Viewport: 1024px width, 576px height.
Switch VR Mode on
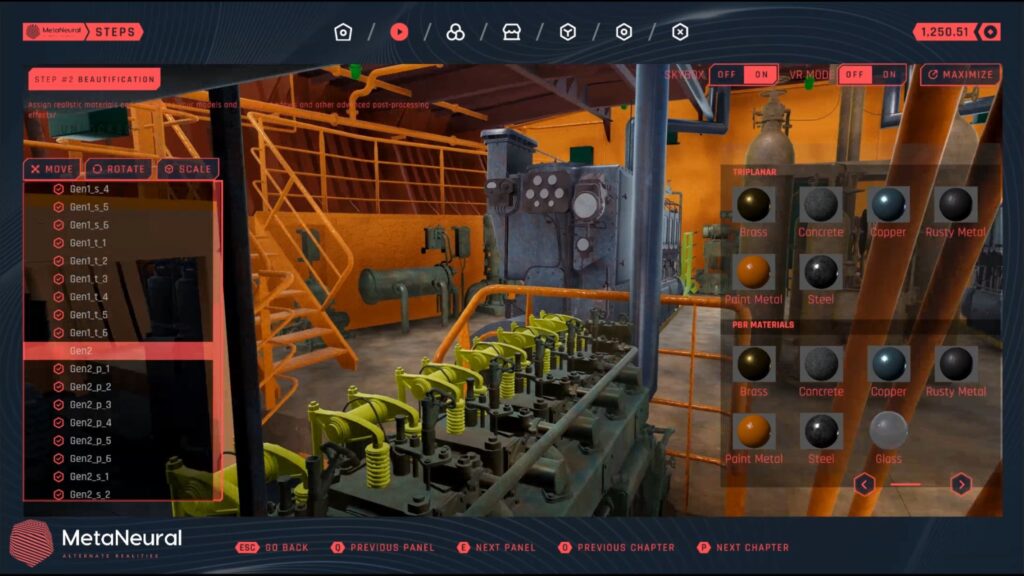pyautogui.click(x=889, y=75)
